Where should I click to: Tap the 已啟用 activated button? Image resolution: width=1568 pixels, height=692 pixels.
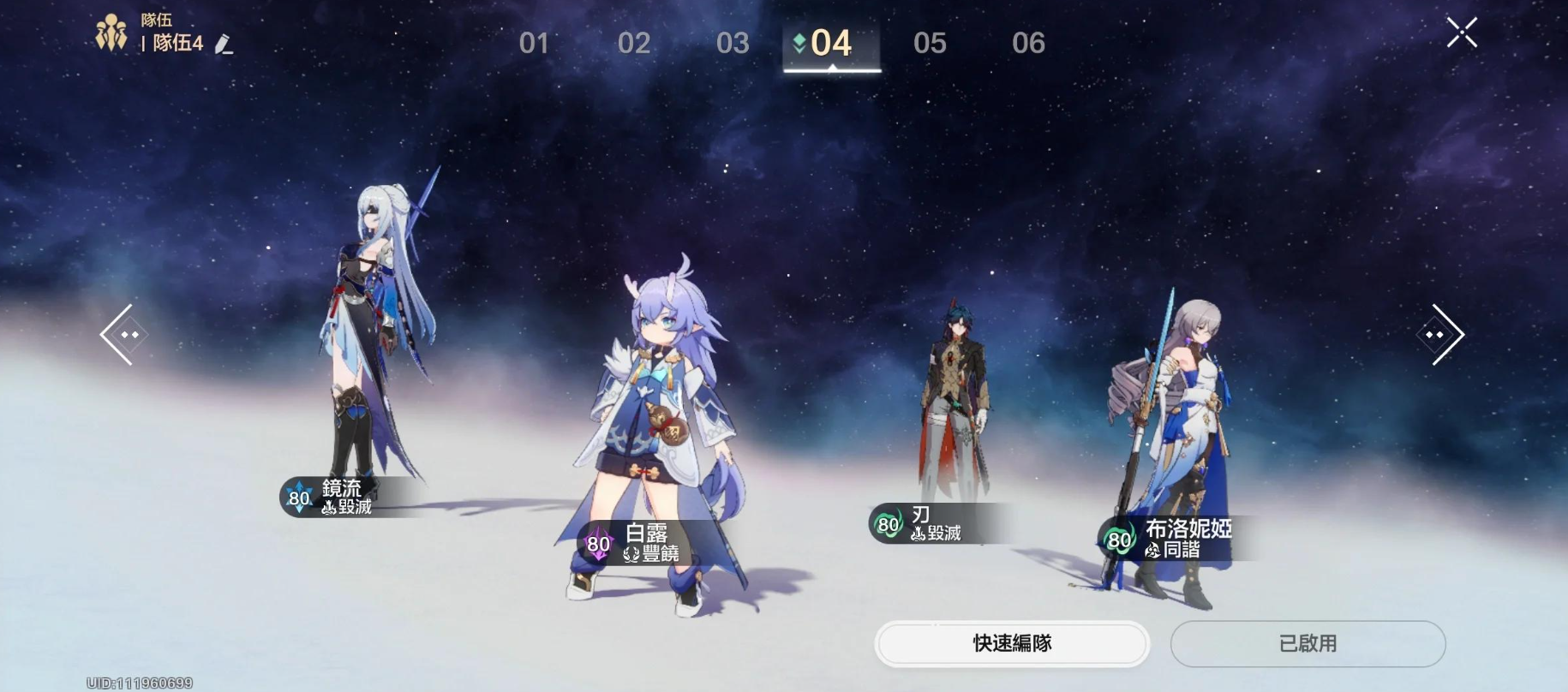pyautogui.click(x=1308, y=644)
